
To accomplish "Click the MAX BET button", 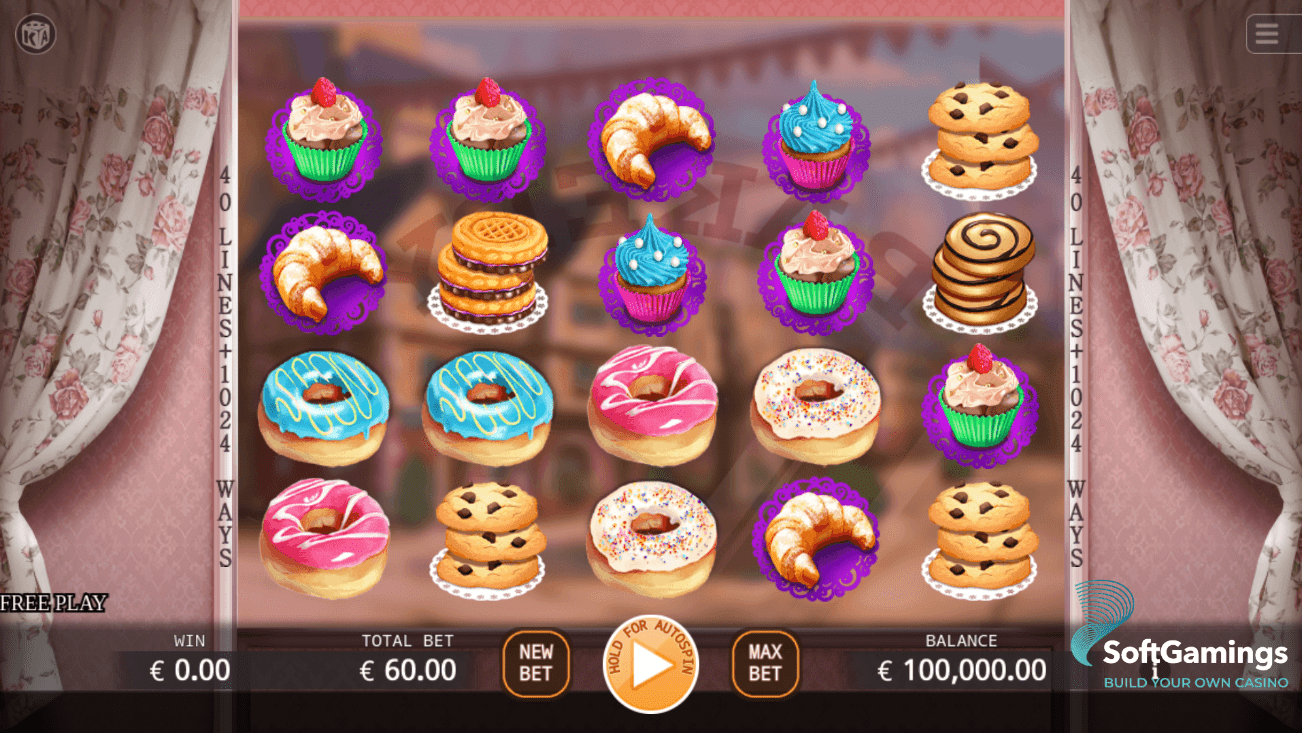I will pos(765,663).
